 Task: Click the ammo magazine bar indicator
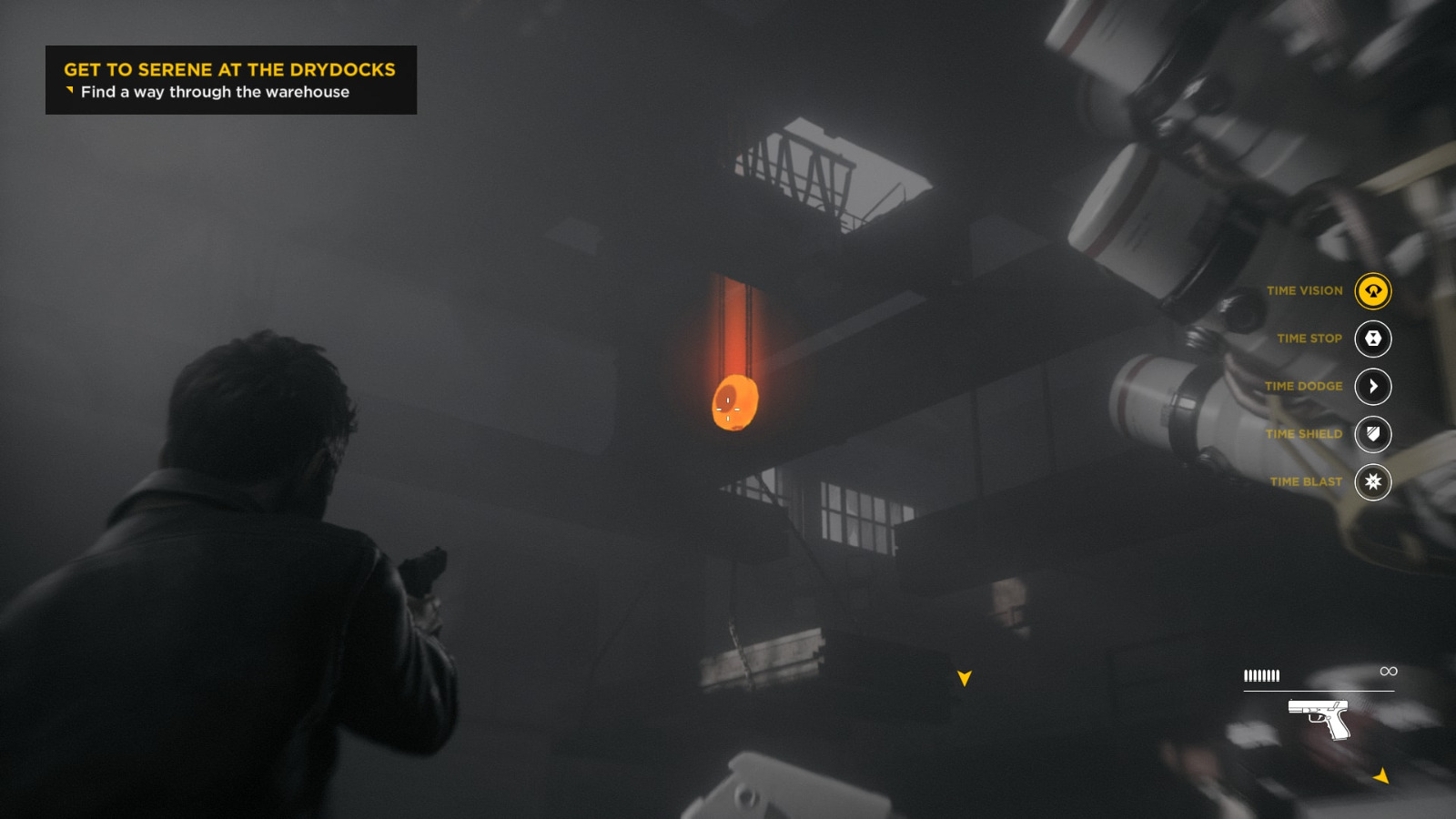(1262, 675)
